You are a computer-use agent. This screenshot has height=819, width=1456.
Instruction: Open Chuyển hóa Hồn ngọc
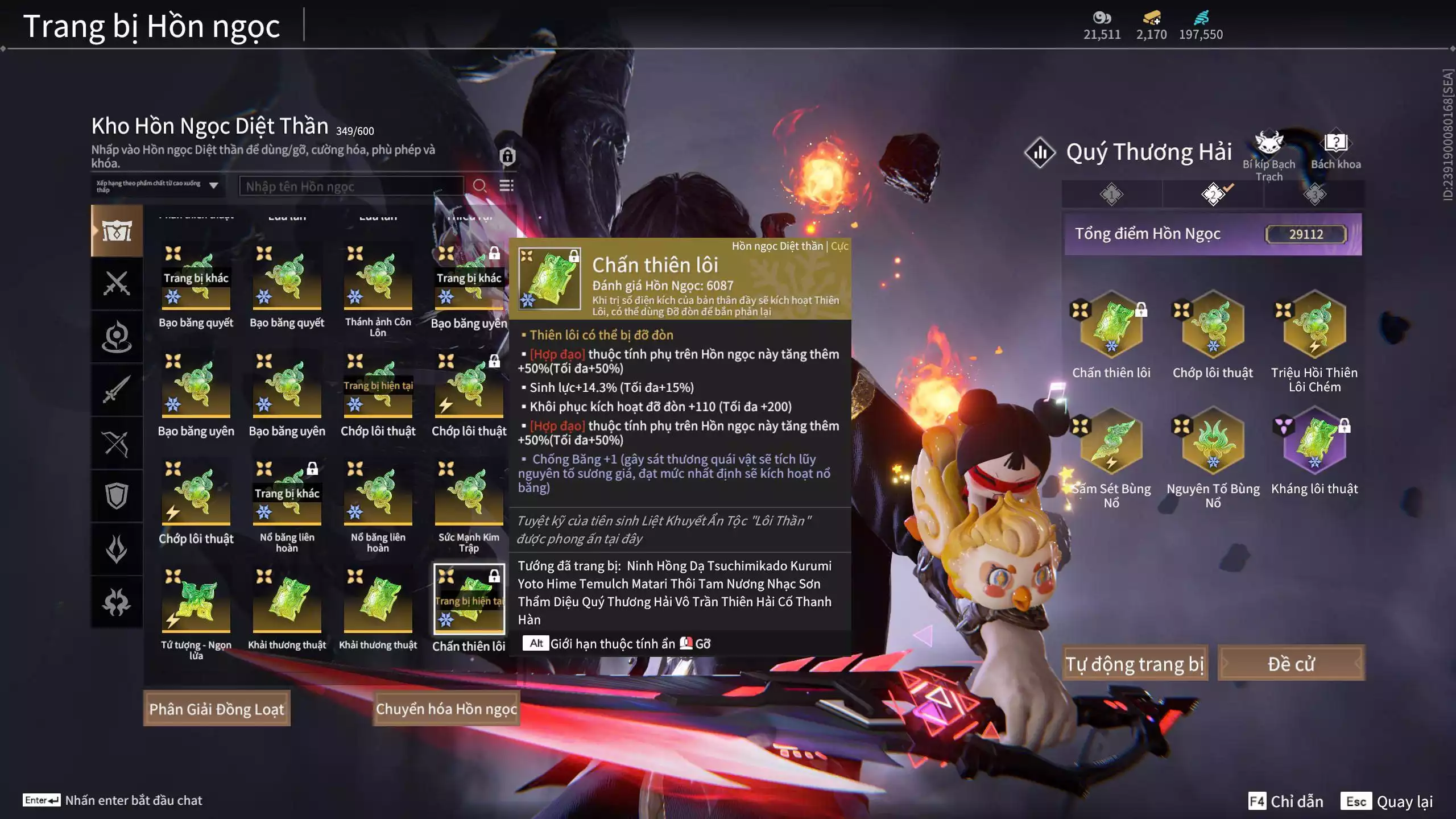click(x=446, y=709)
